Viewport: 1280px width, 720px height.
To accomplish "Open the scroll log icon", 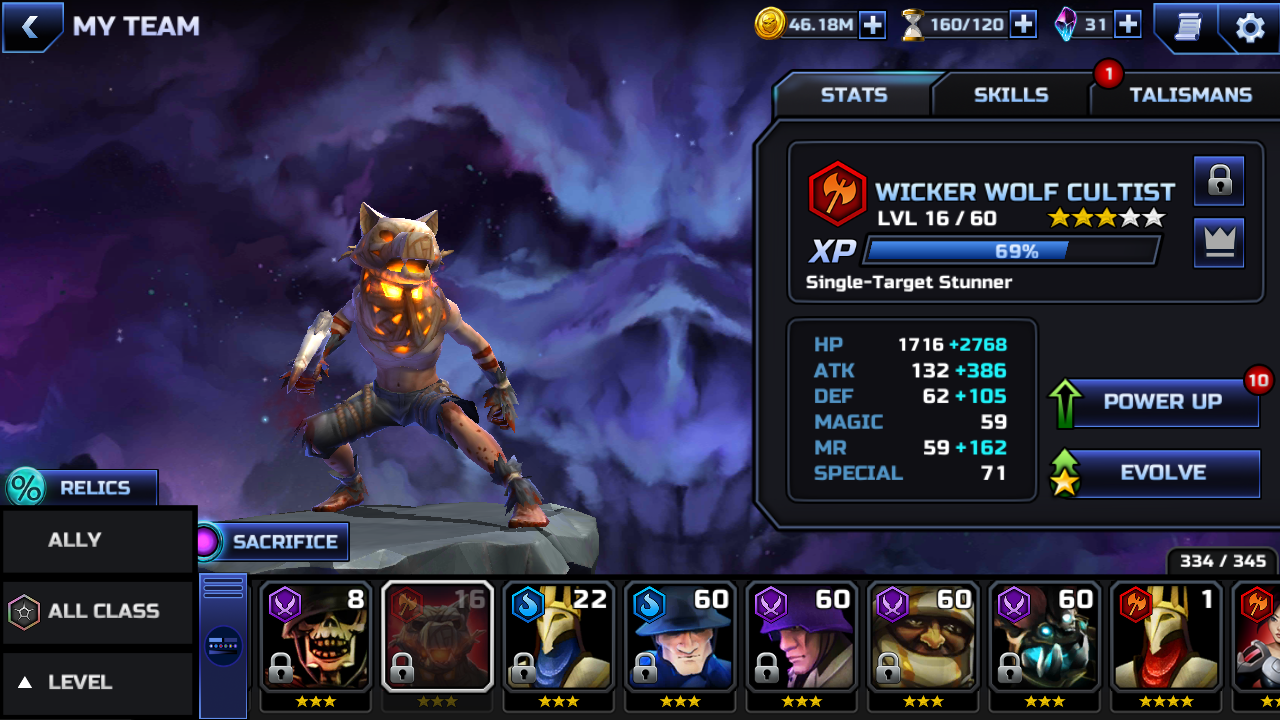I will pos(1187,27).
